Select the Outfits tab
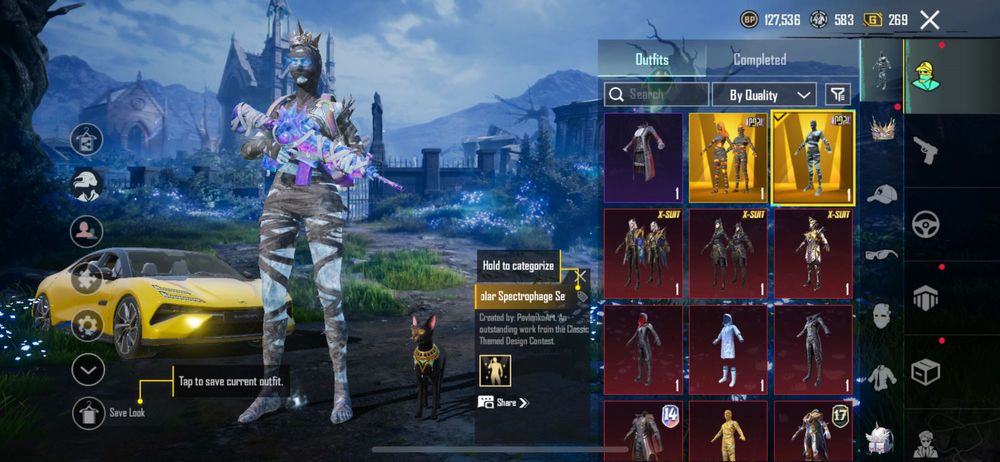Viewport: 1000px width, 462px height. (x=652, y=60)
